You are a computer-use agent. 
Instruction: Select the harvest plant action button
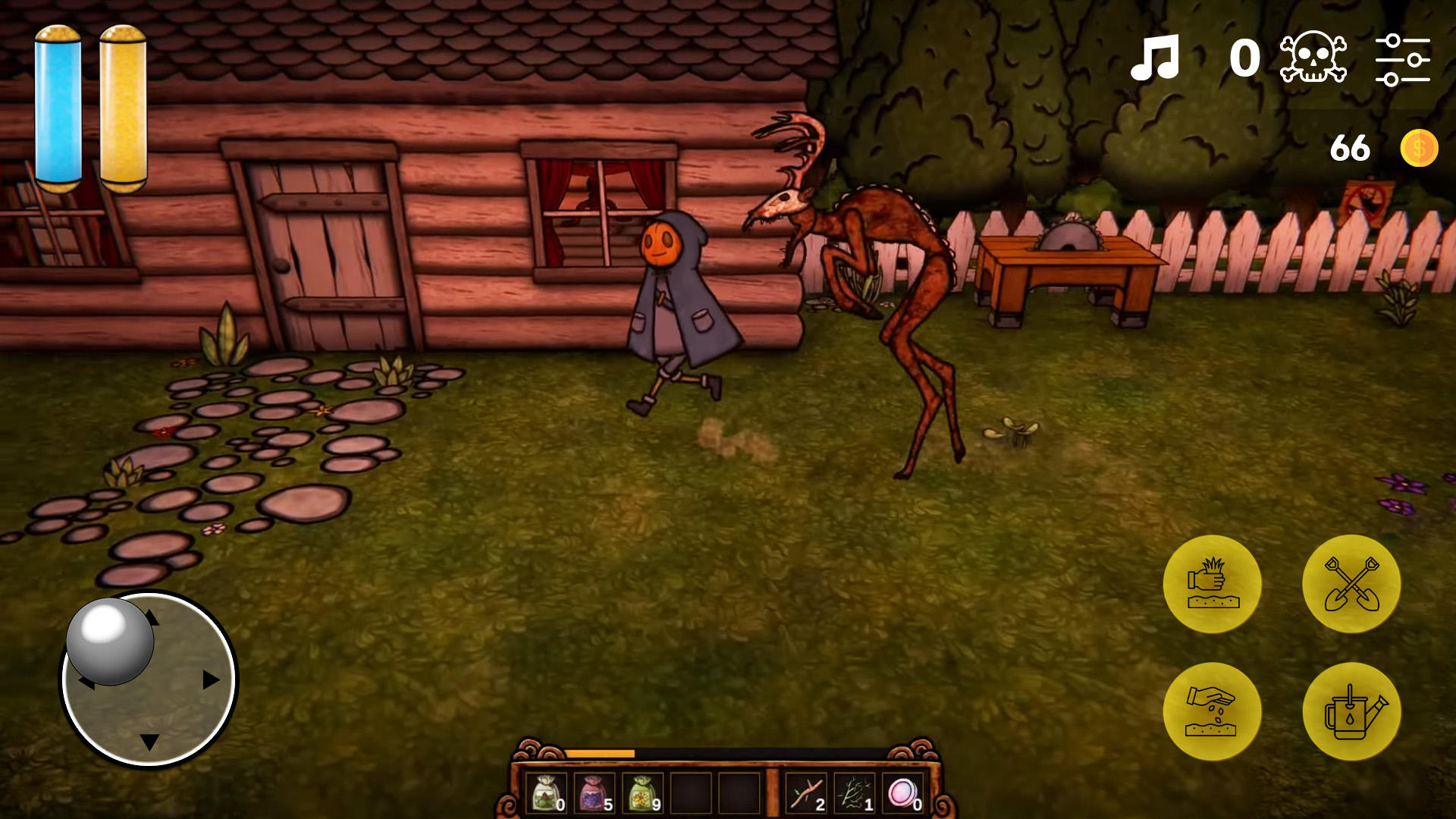1213,585
